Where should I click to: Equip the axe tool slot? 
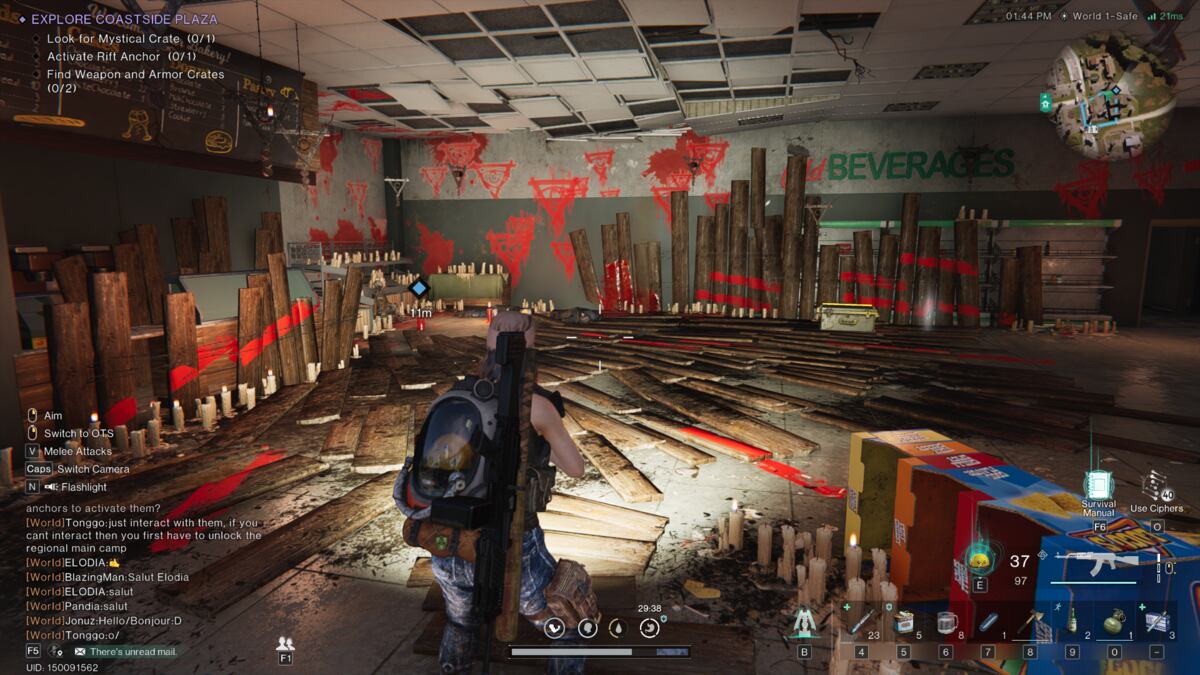coord(1030,622)
